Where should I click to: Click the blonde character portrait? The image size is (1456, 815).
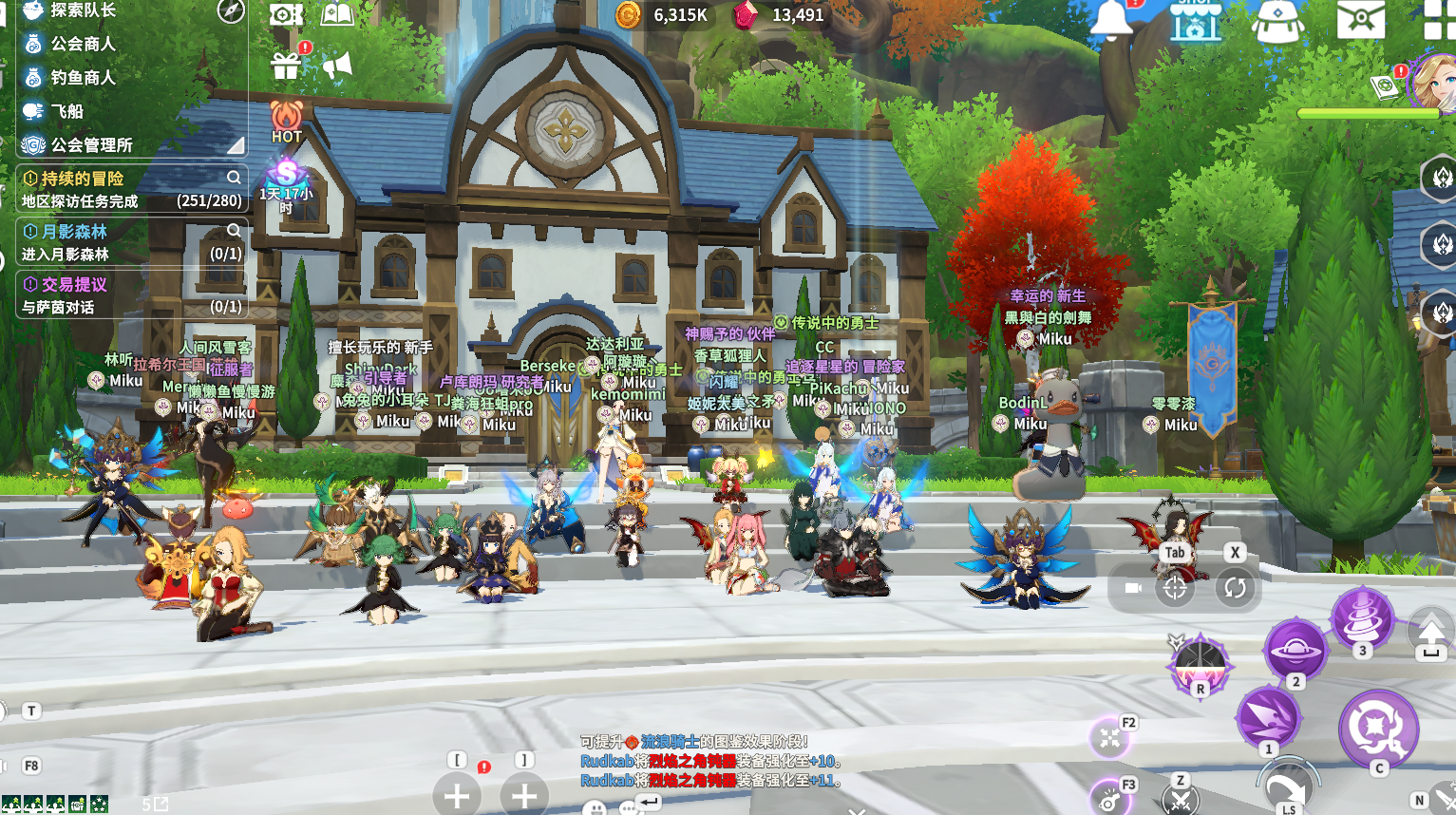[x=1436, y=82]
